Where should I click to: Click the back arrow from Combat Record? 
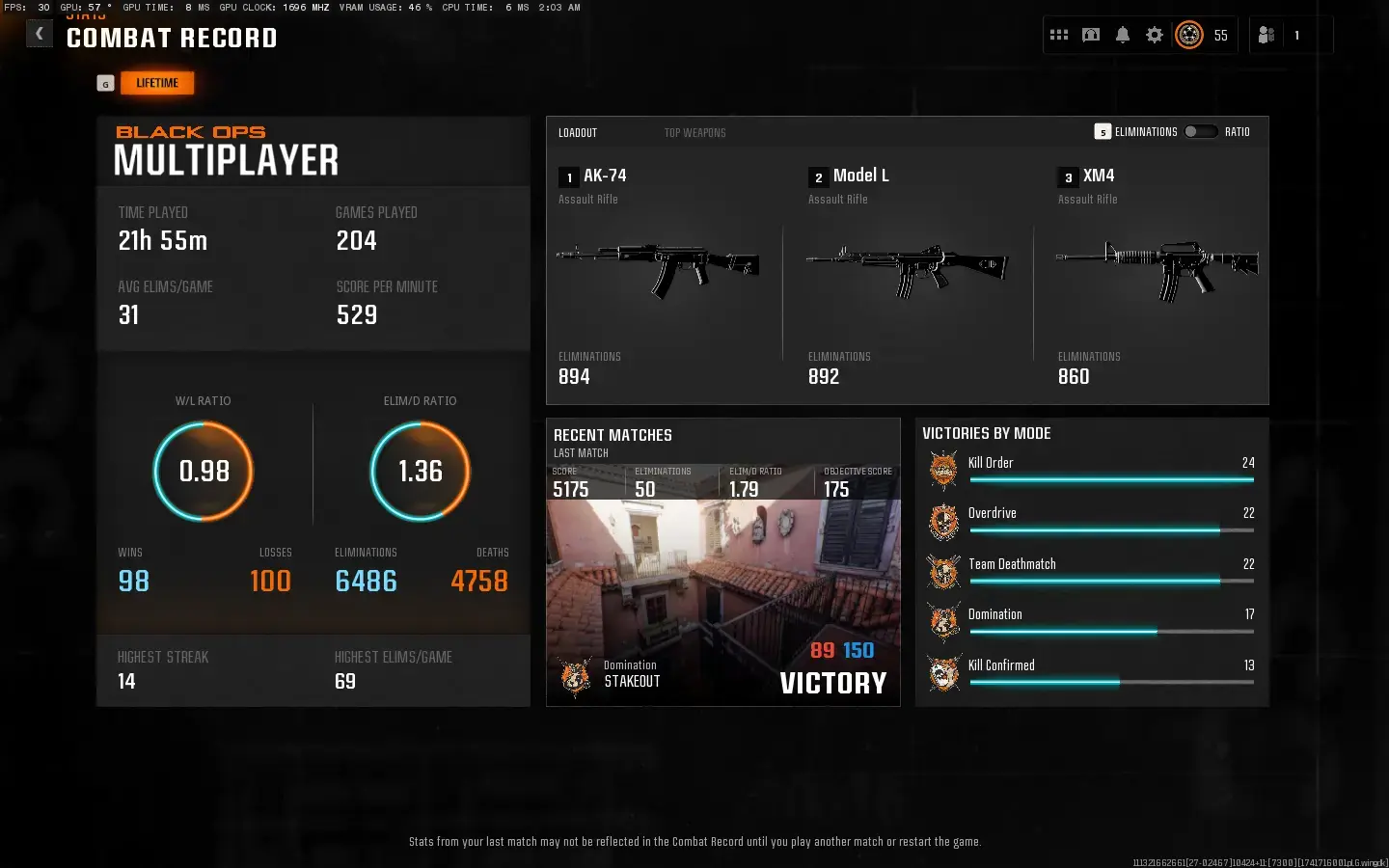tap(39, 33)
